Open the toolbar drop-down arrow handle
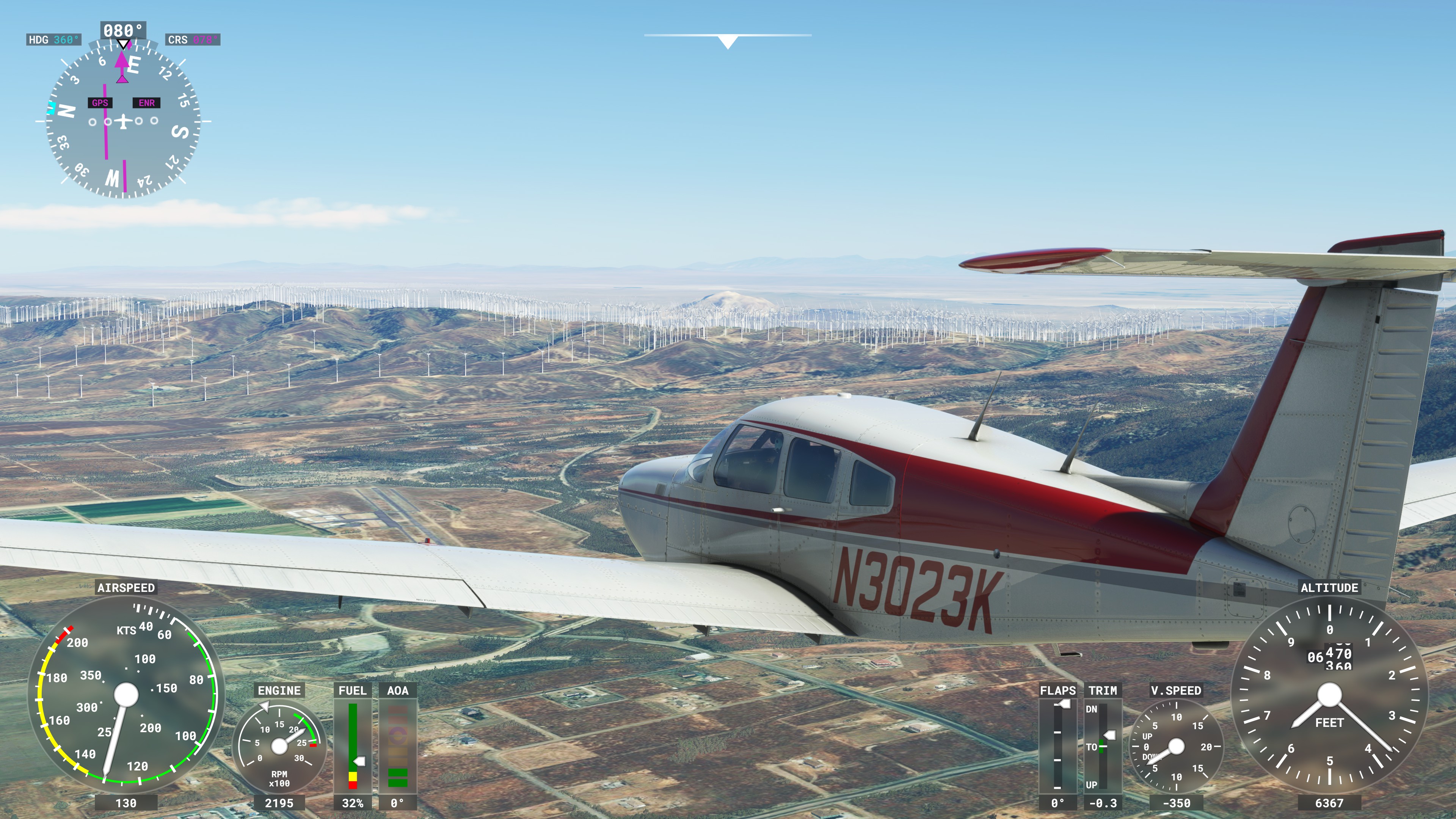Image resolution: width=1456 pixels, height=819 pixels. coord(728,41)
